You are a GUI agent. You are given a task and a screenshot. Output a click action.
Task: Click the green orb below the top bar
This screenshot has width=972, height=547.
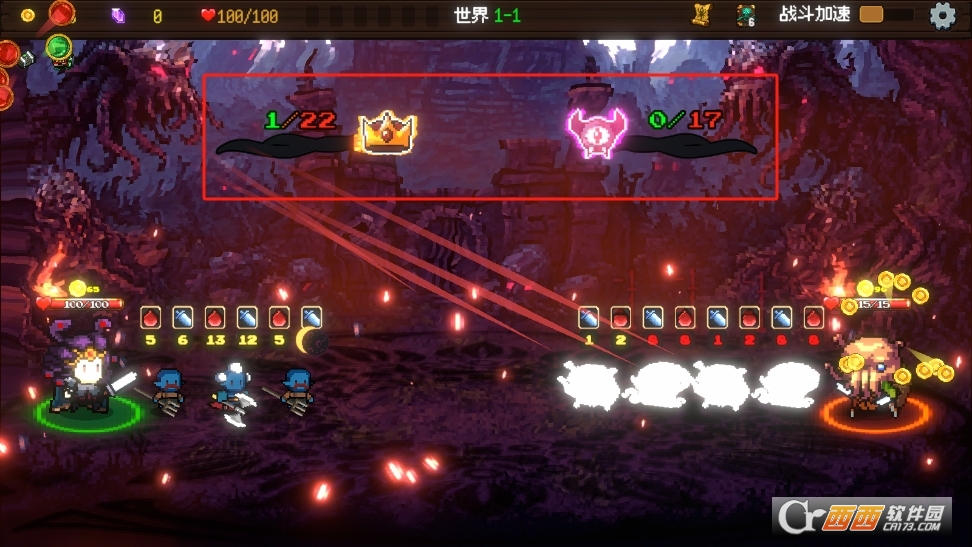[59, 47]
